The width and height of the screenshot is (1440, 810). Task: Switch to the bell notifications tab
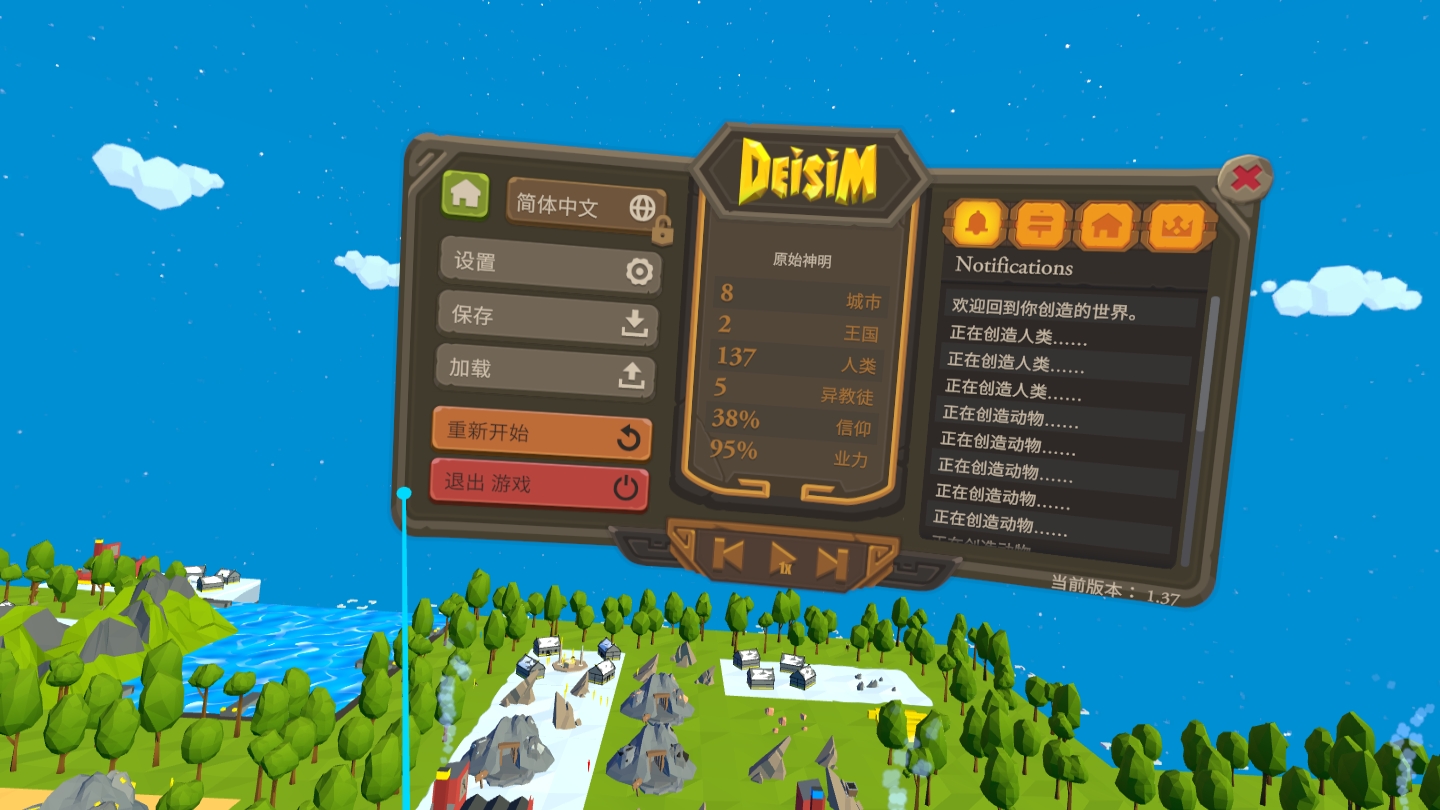pyautogui.click(x=977, y=224)
